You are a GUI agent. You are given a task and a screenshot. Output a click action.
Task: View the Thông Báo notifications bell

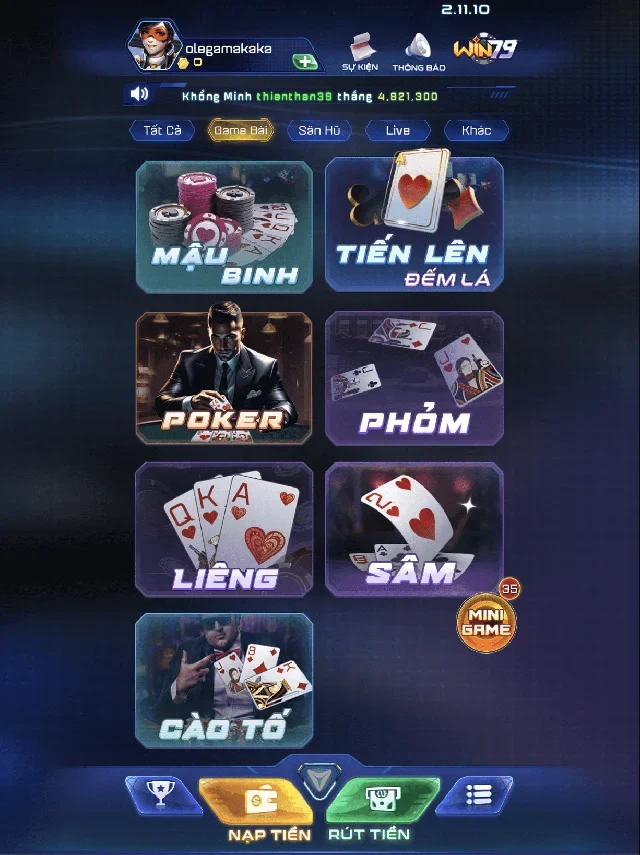418,50
